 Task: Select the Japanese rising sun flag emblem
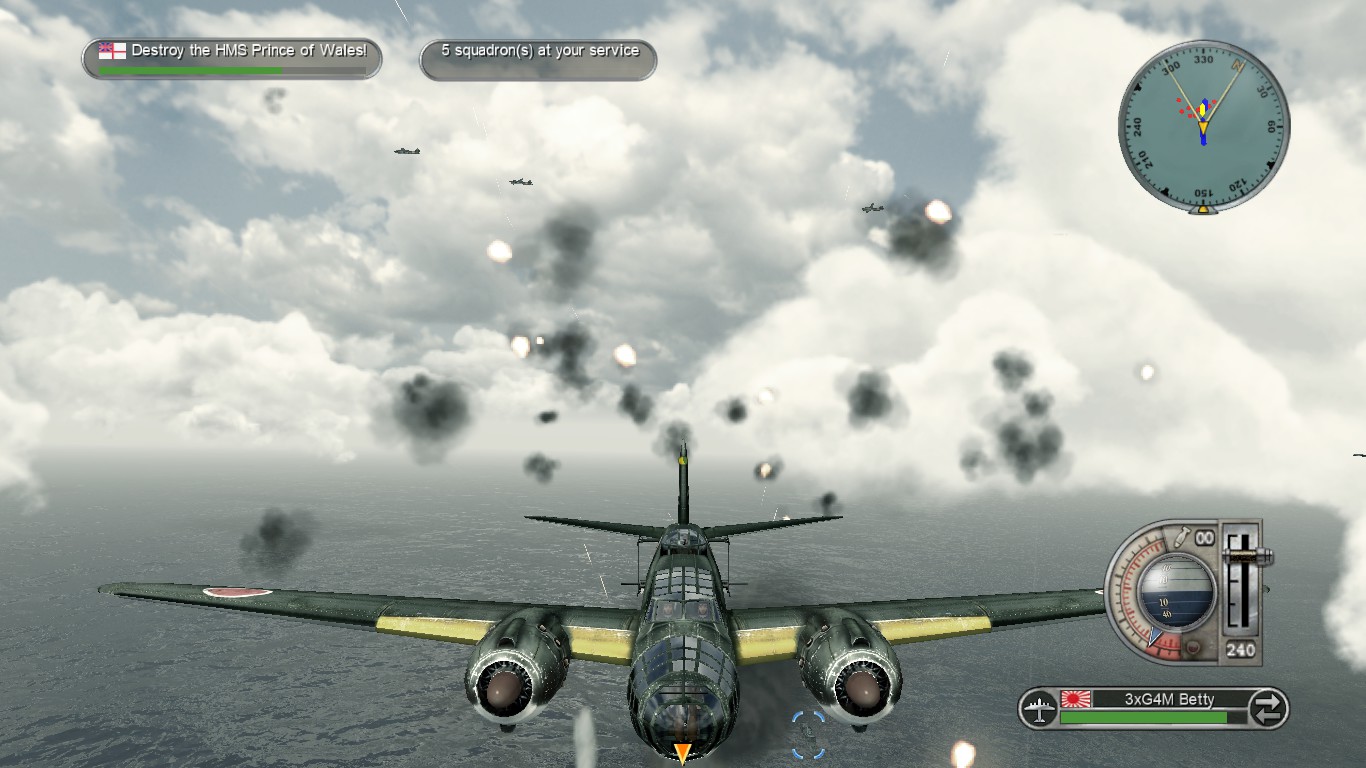tap(1076, 699)
